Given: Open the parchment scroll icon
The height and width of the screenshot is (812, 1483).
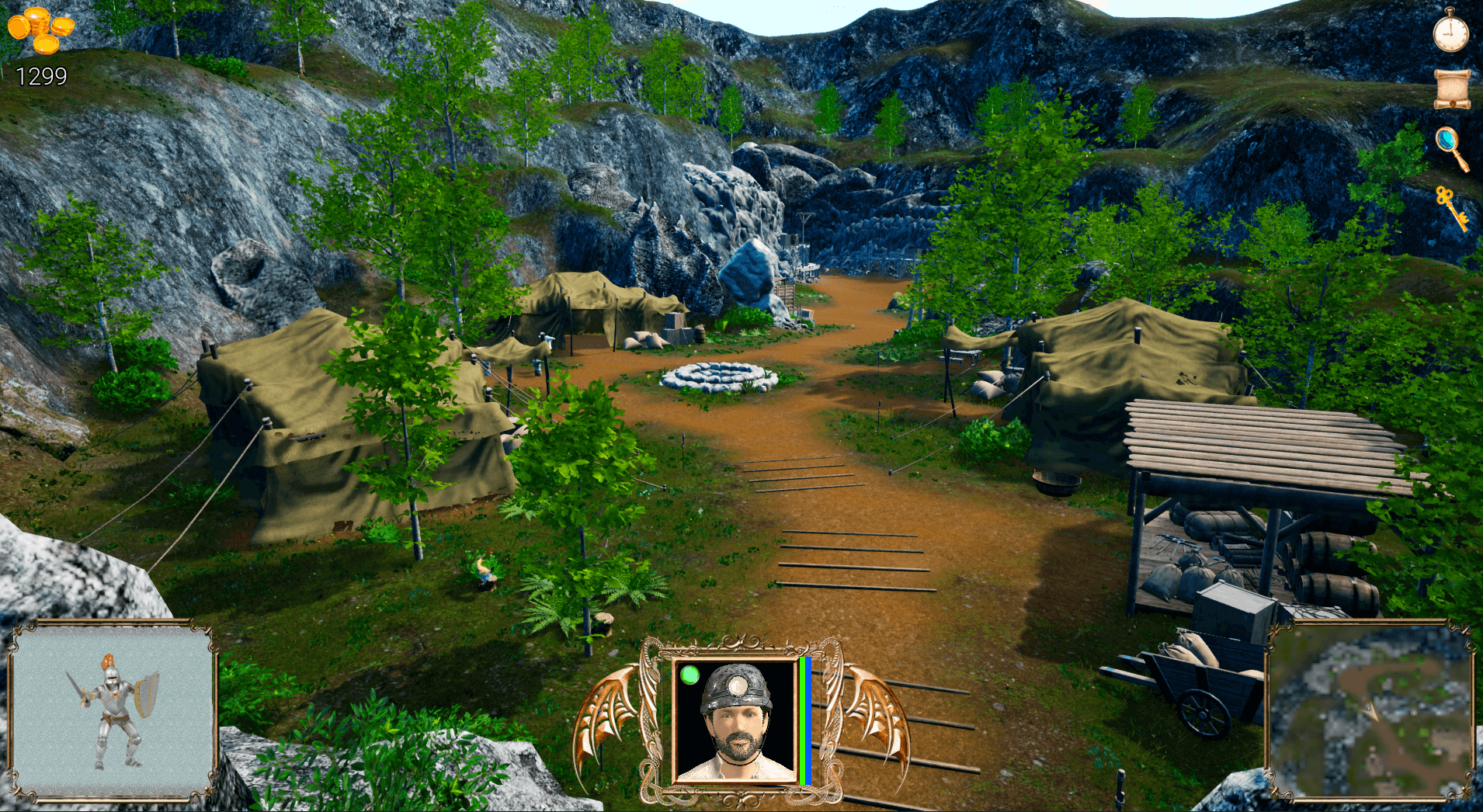Looking at the screenshot, I should [x=1451, y=88].
